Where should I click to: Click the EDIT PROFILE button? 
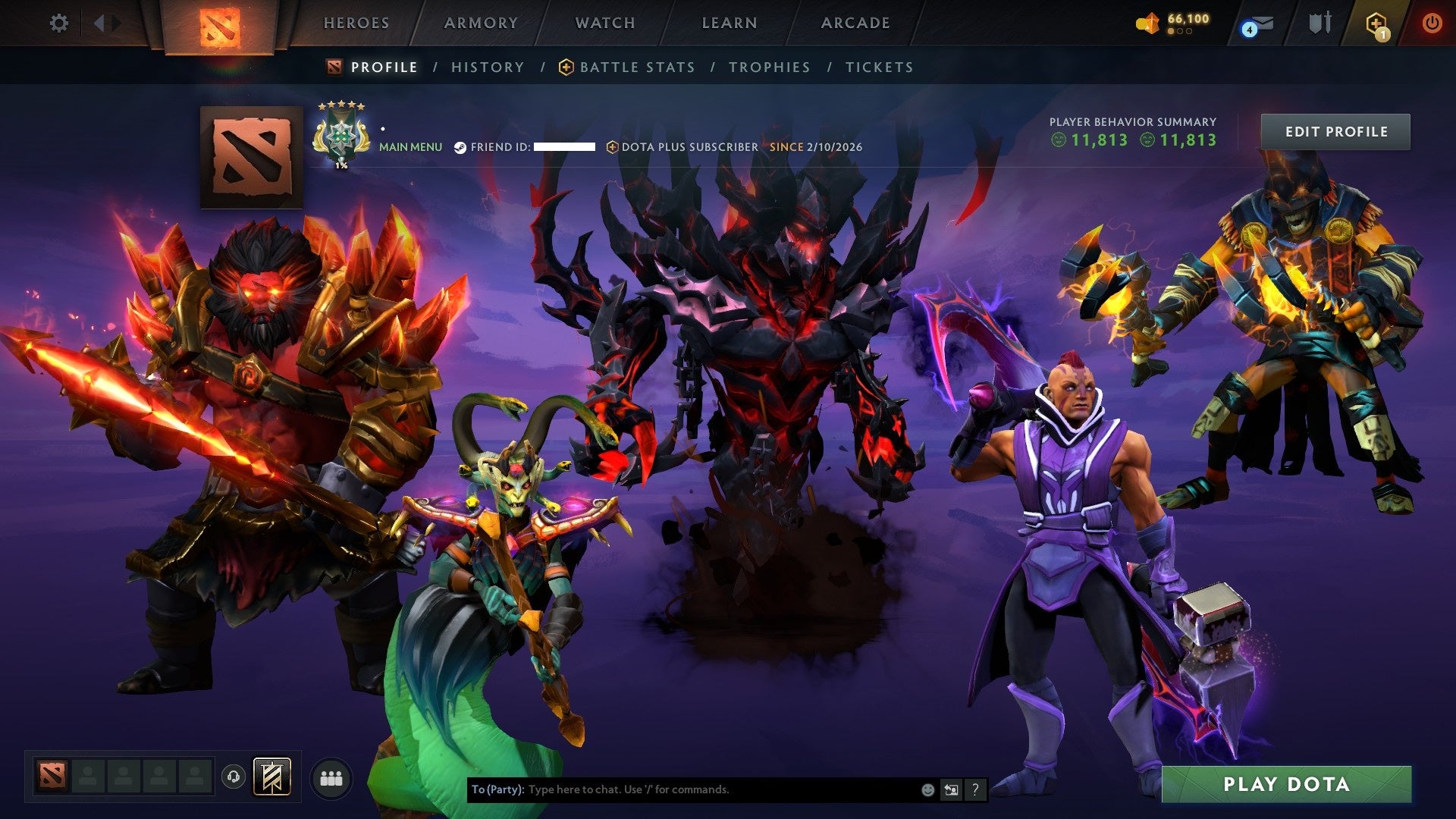coord(1335,130)
